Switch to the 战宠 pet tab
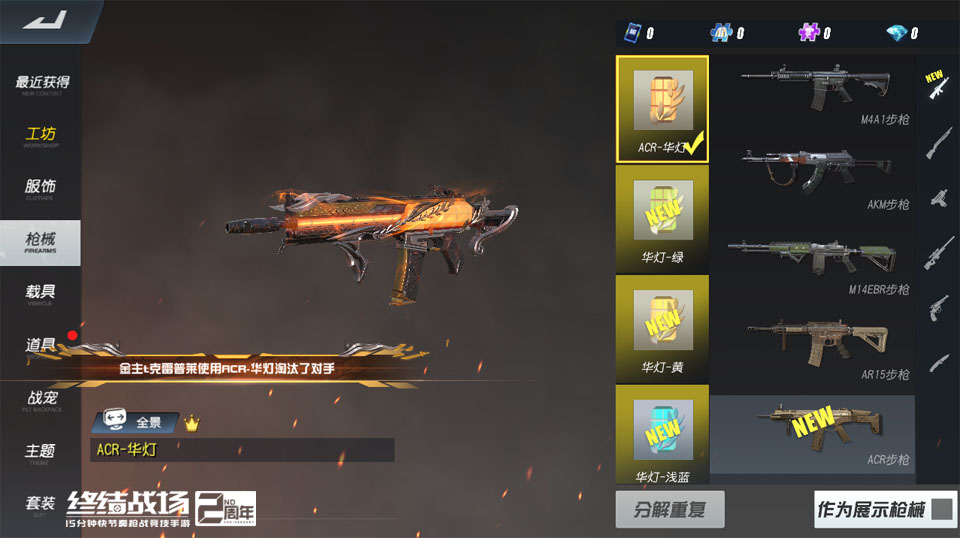The height and width of the screenshot is (538, 960). 41,399
